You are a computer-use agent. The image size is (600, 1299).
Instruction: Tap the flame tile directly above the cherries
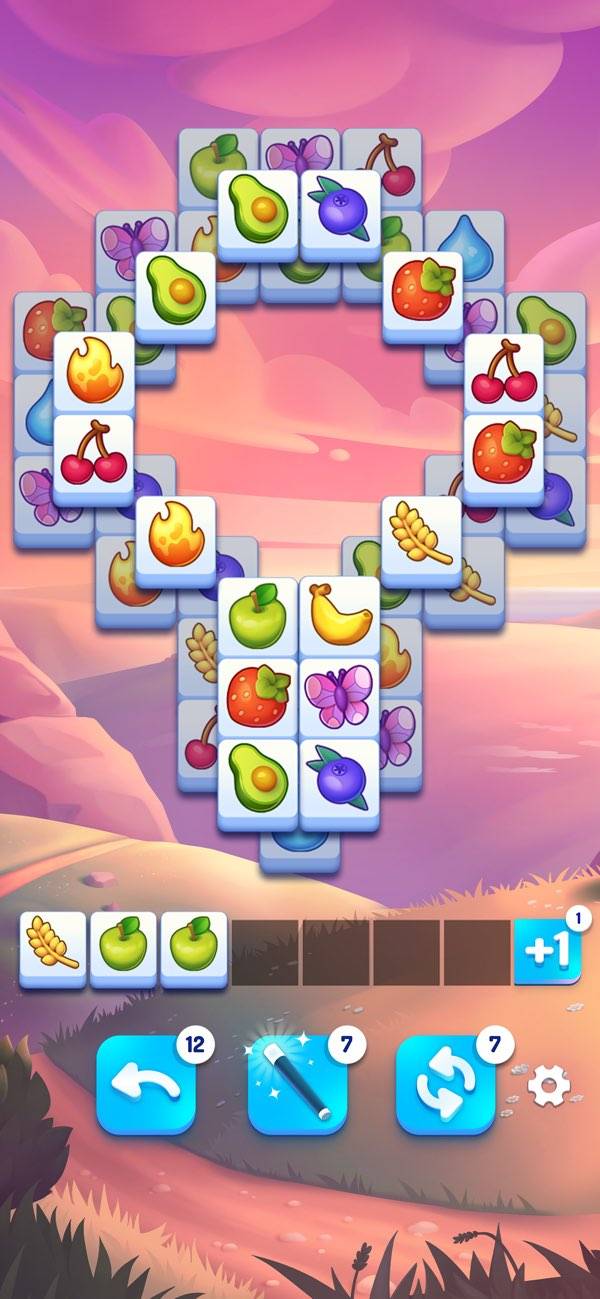pyautogui.click(x=93, y=372)
